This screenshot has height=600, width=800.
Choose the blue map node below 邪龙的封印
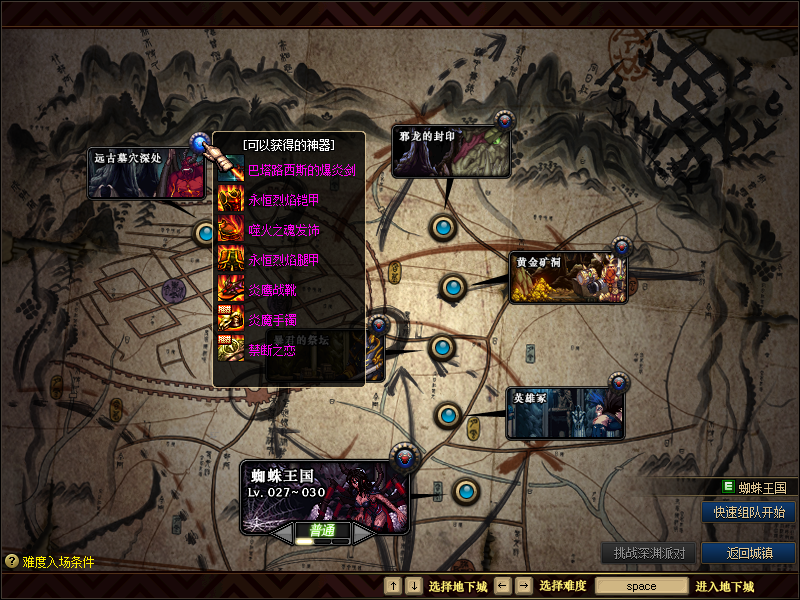tap(444, 227)
